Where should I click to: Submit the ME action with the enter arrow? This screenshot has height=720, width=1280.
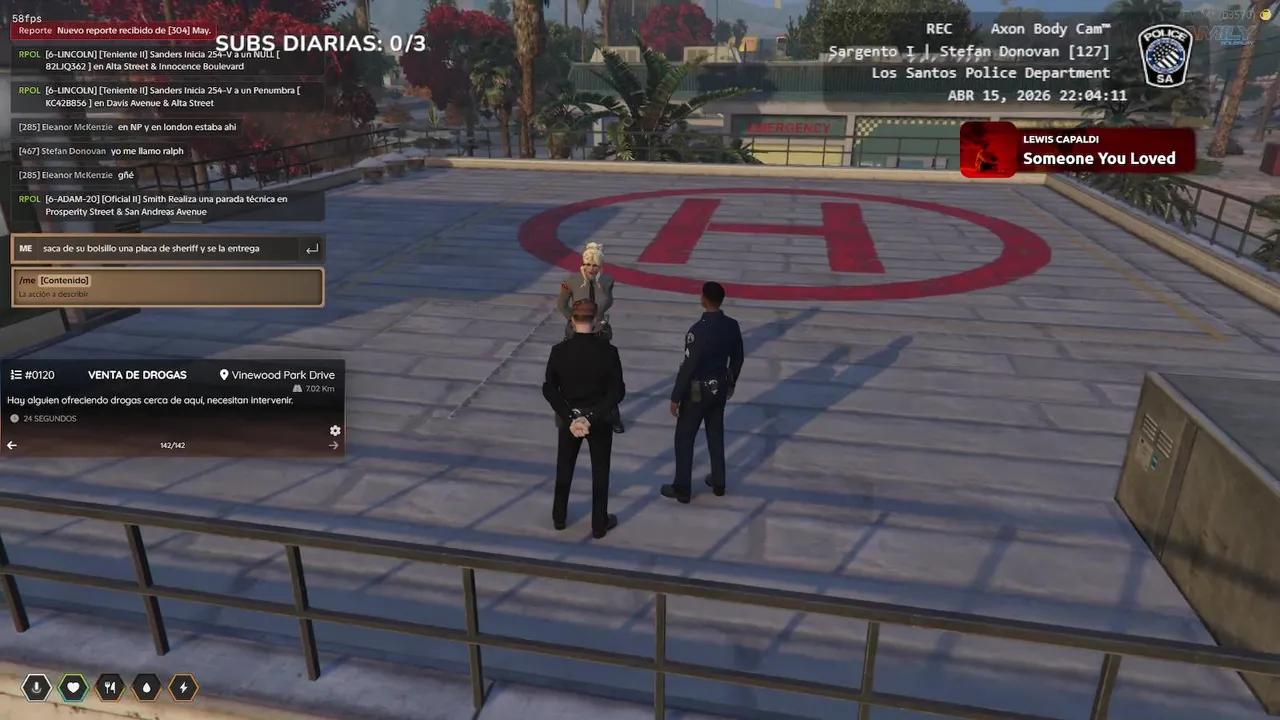312,249
